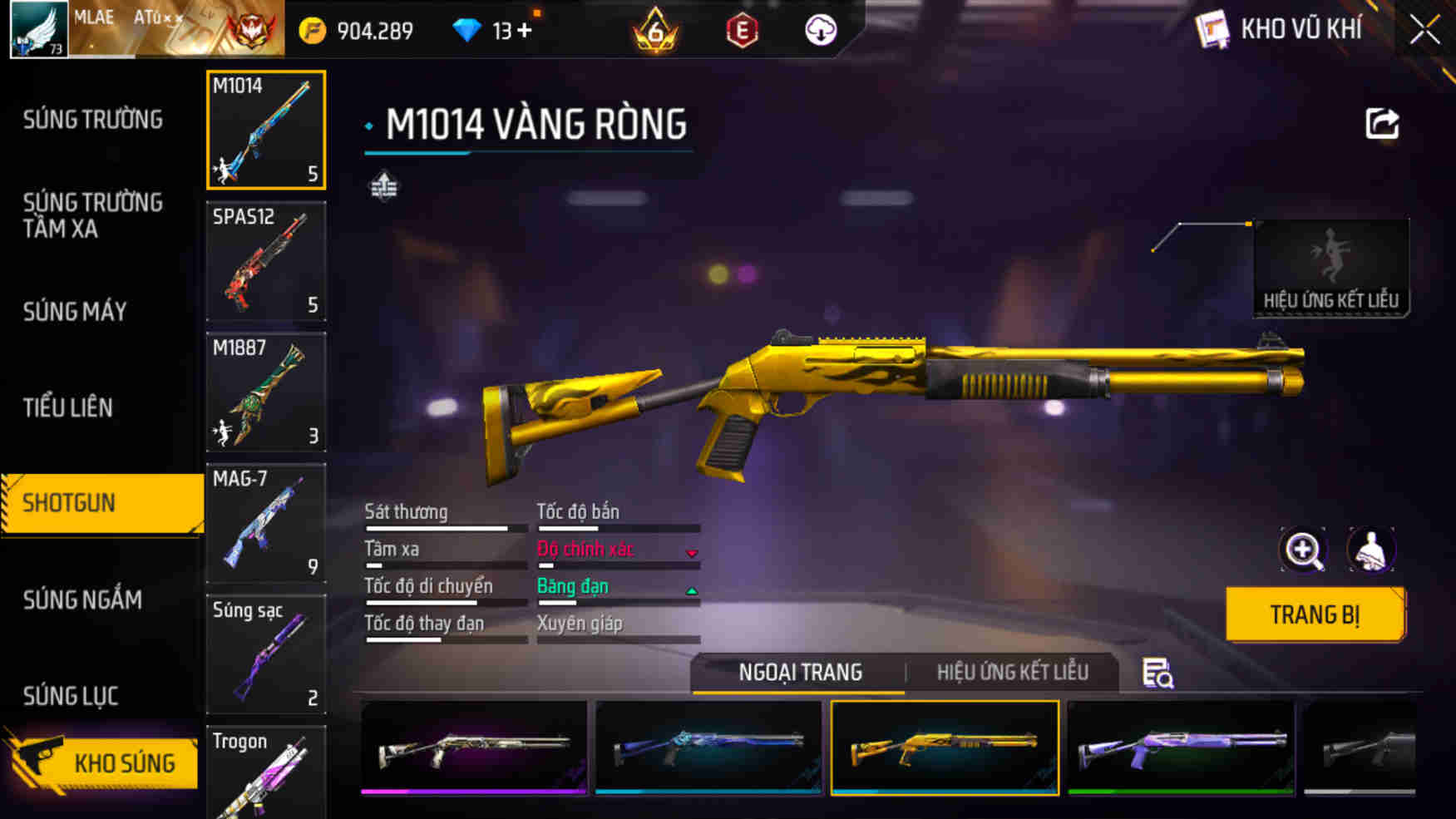Click the cloud download icon in top bar
1456x819 pixels.
pos(820,30)
